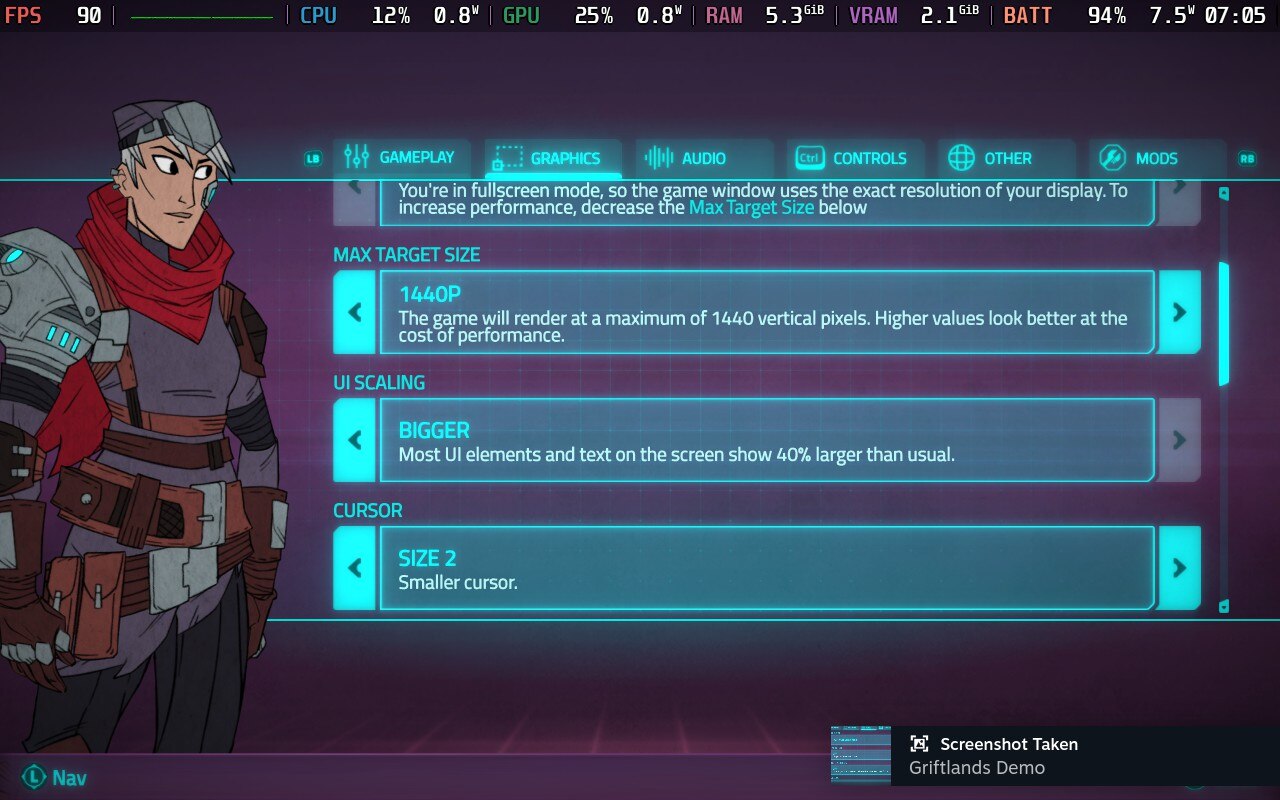Decrease the Max Target Size value
The width and height of the screenshot is (1280, 800).
click(x=354, y=312)
